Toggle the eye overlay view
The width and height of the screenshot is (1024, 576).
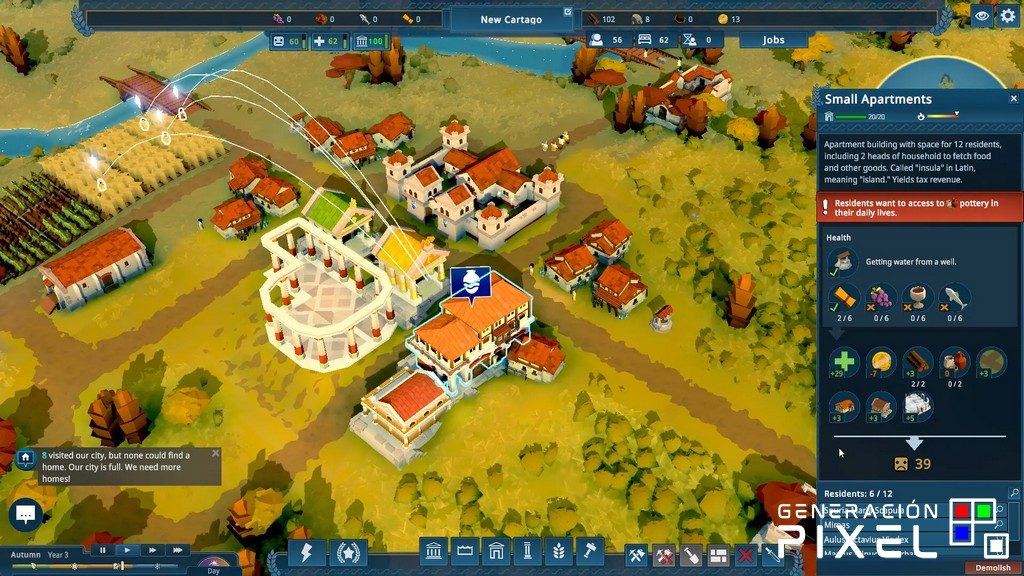tap(982, 16)
